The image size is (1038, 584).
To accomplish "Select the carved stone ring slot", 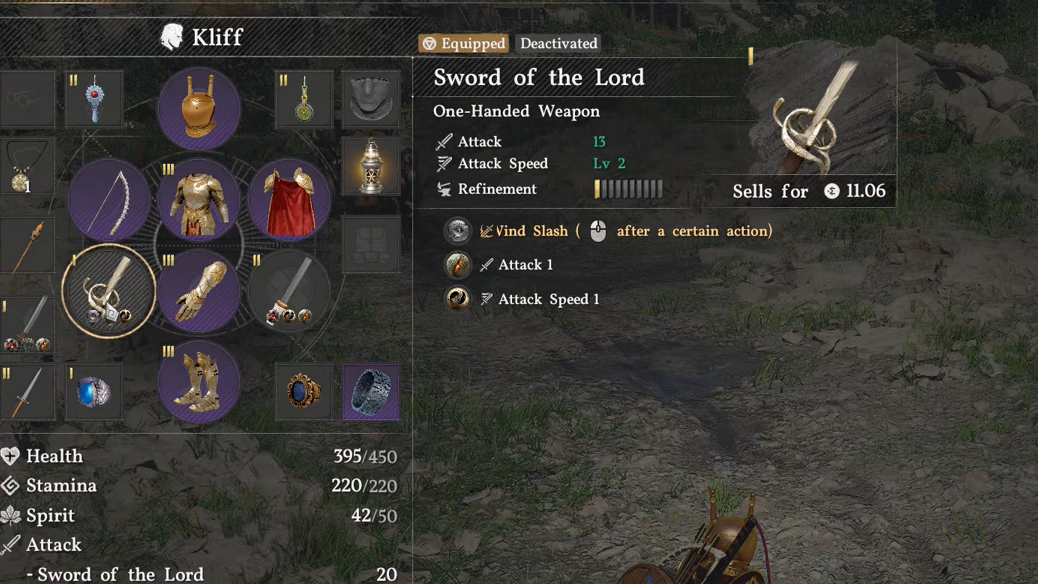I will pyautogui.click(x=371, y=392).
